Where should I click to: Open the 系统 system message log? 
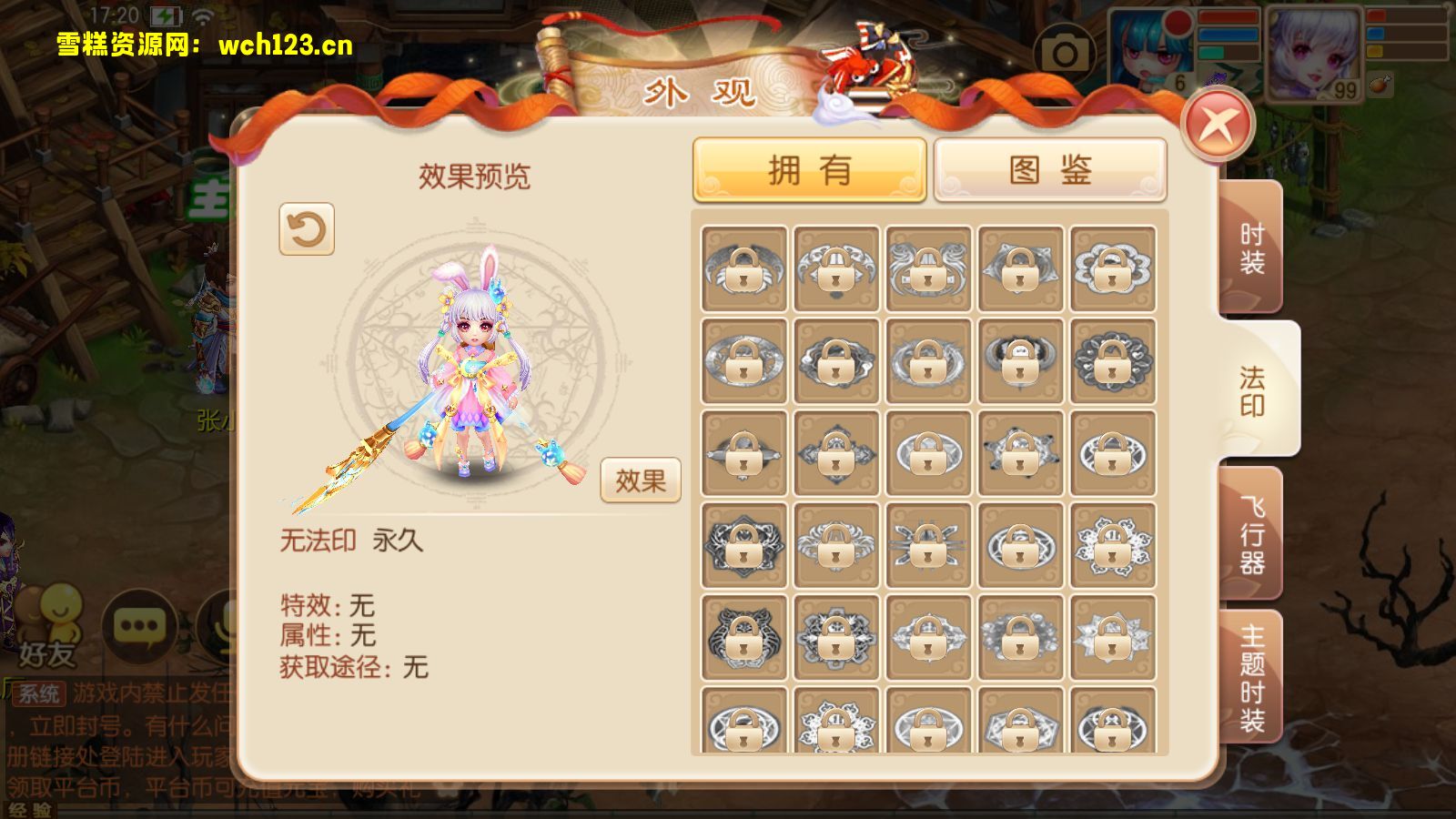(40, 693)
